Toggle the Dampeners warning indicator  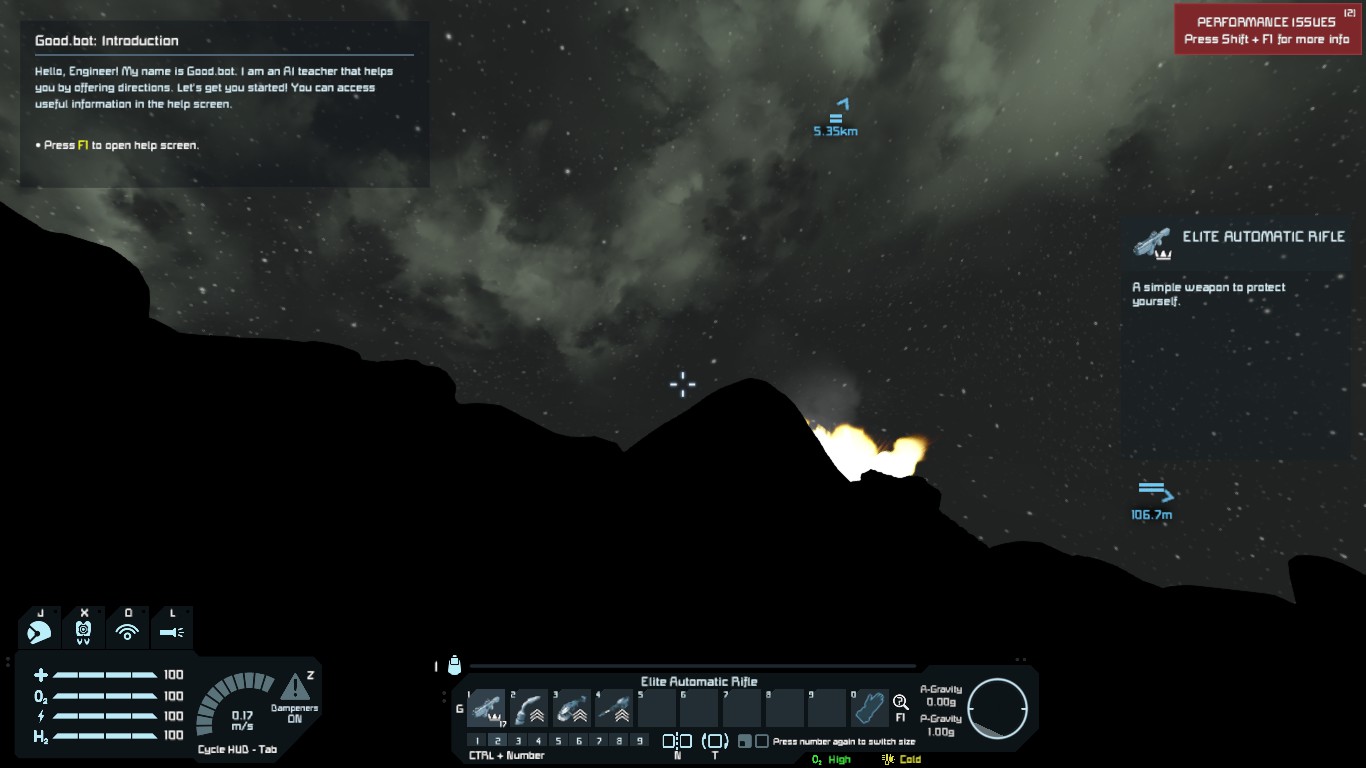click(x=295, y=689)
